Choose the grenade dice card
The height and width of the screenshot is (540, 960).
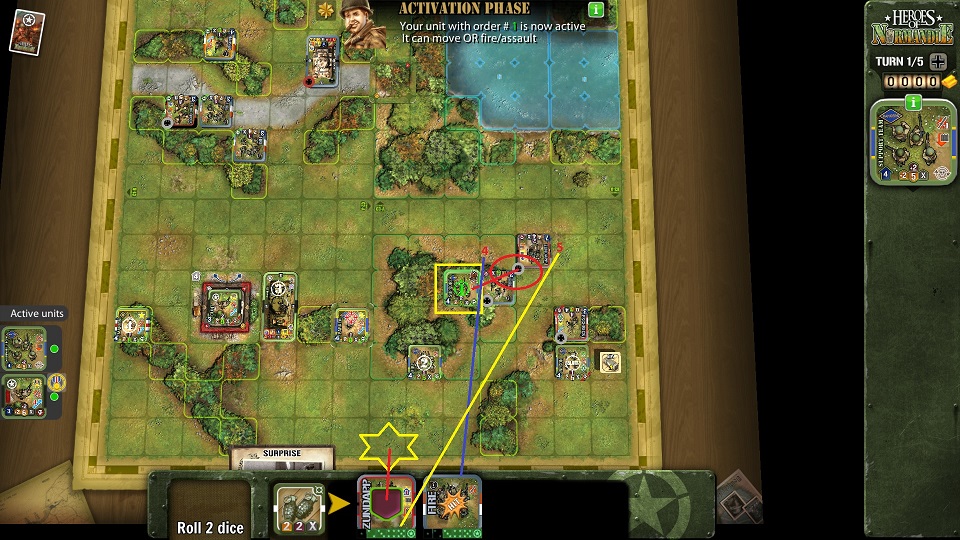(x=298, y=503)
